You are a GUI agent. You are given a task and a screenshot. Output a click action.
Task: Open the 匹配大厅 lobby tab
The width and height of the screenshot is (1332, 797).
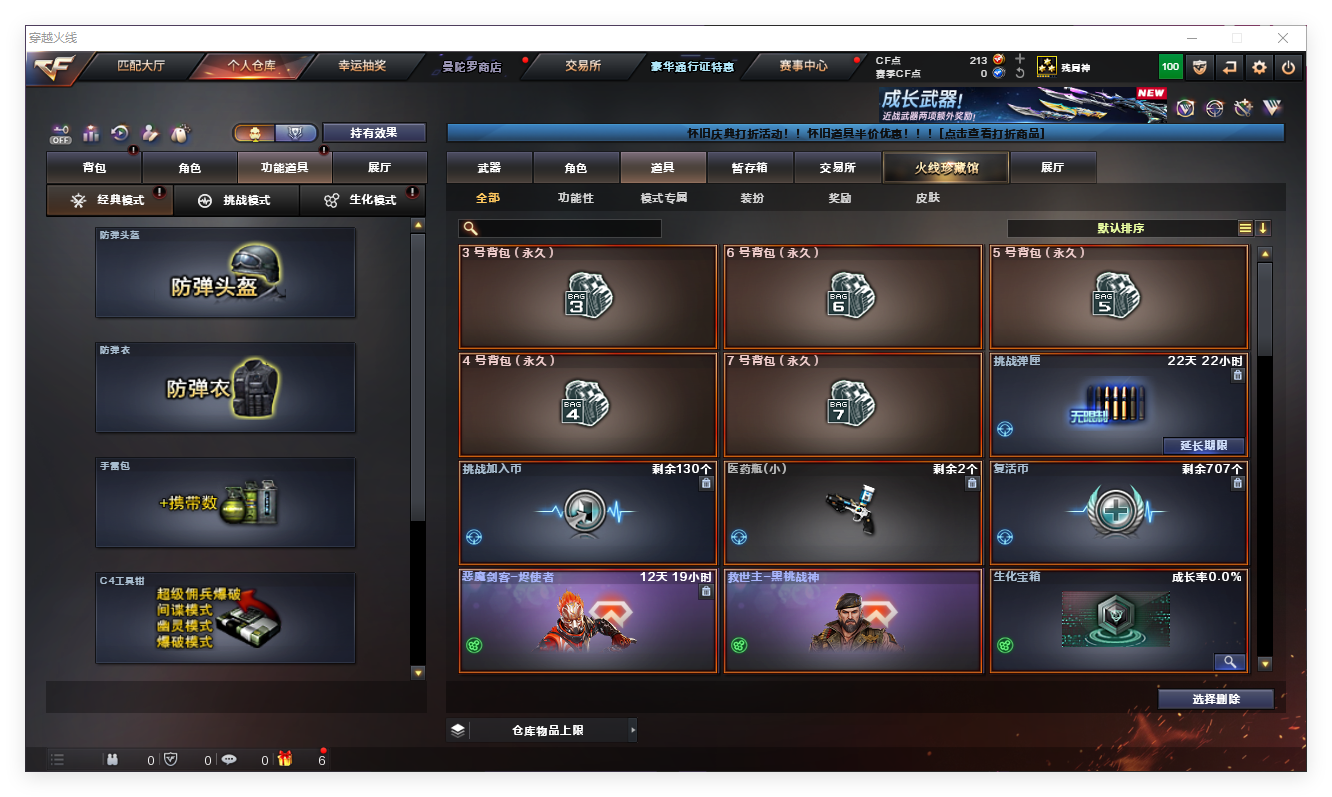coord(140,66)
